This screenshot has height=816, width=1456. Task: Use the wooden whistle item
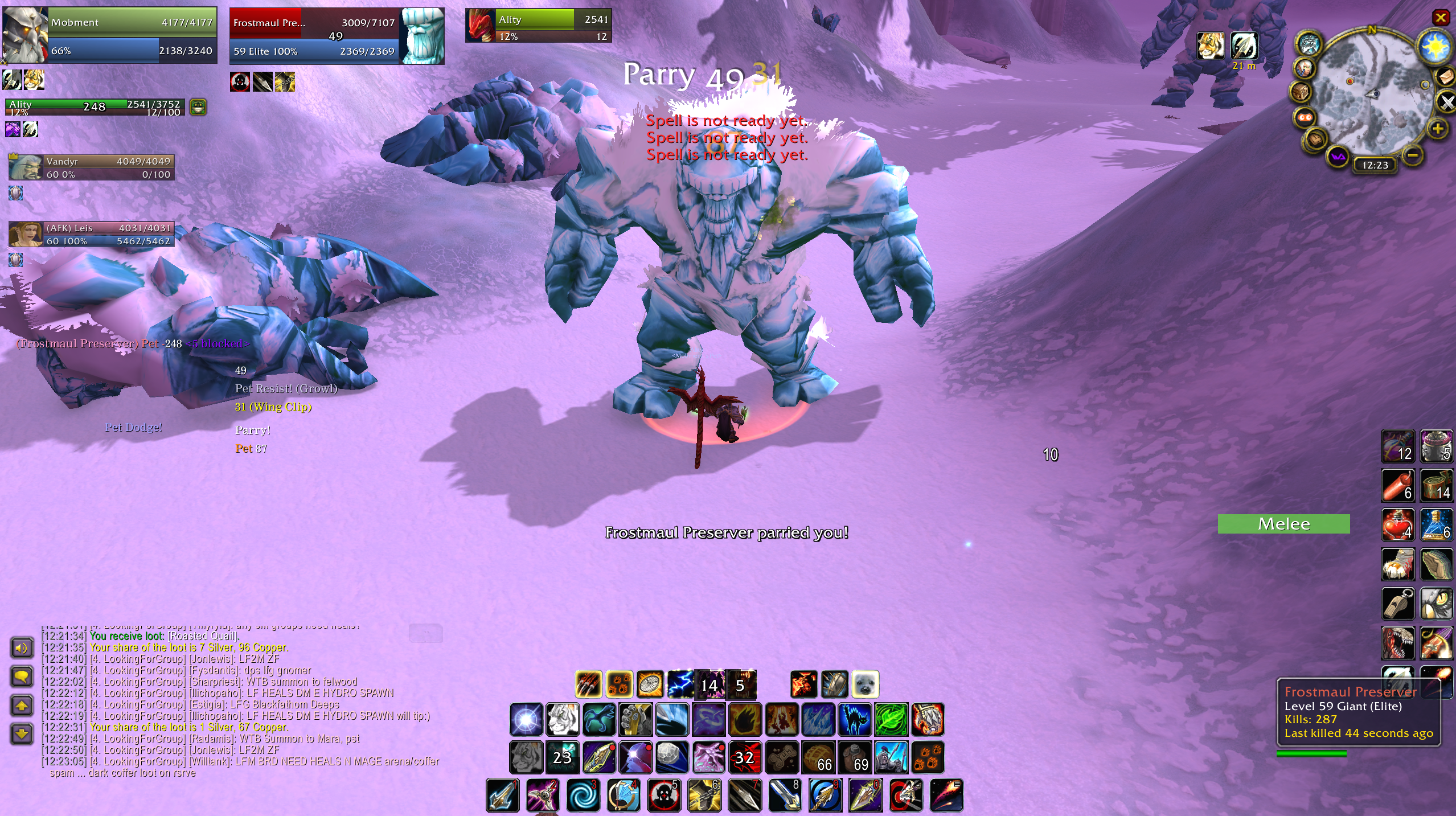1397,603
